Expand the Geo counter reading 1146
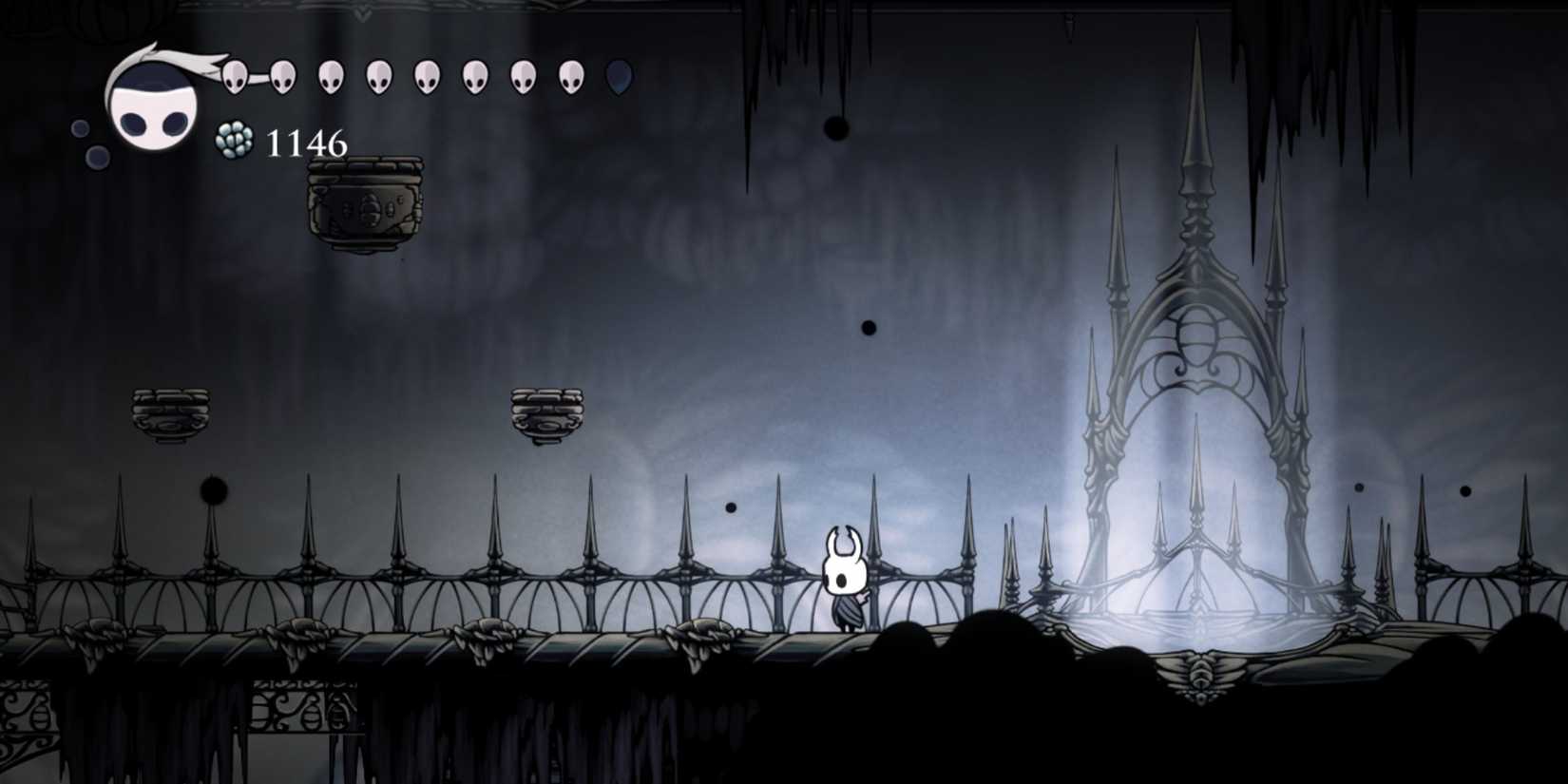The height and width of the screenshot is (784, 1568). tap(306, 143)
